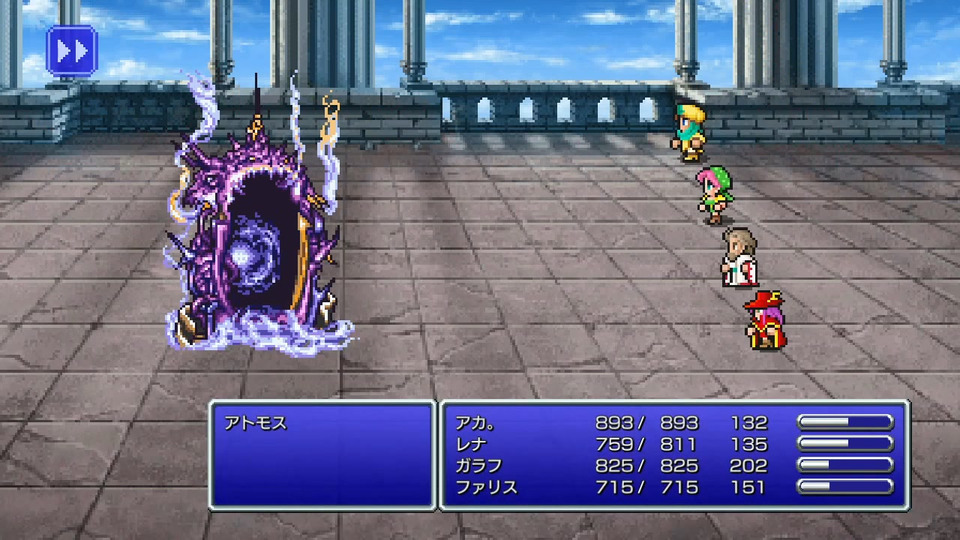The image size is (960, 540).
Task: Toggle the fast-forward auto-battle button
Action: pyautogui.click(x=71, y=51)
